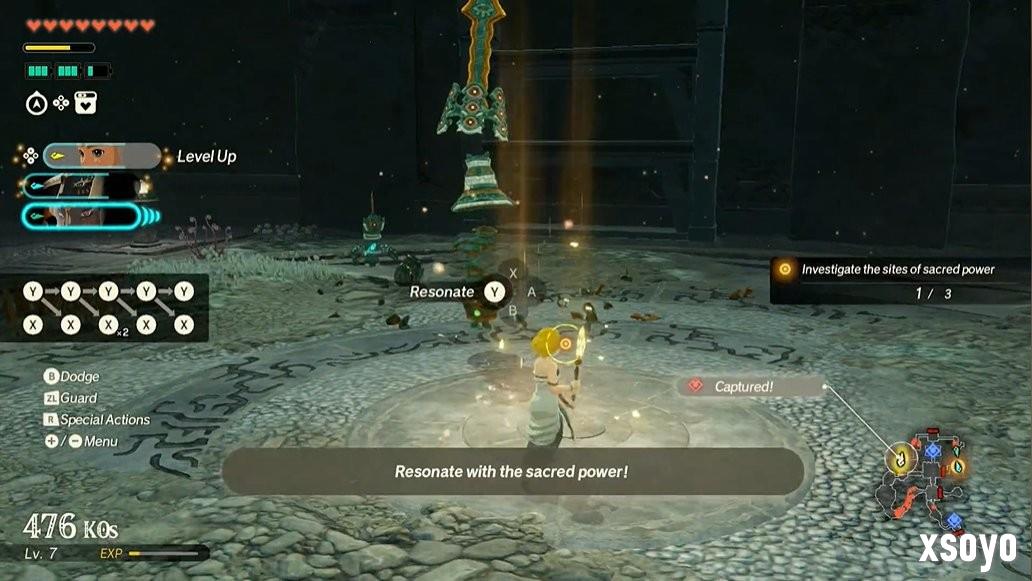Open the Y and X combo list panel
Screen dimensions: 1032x581
[105, 308]
